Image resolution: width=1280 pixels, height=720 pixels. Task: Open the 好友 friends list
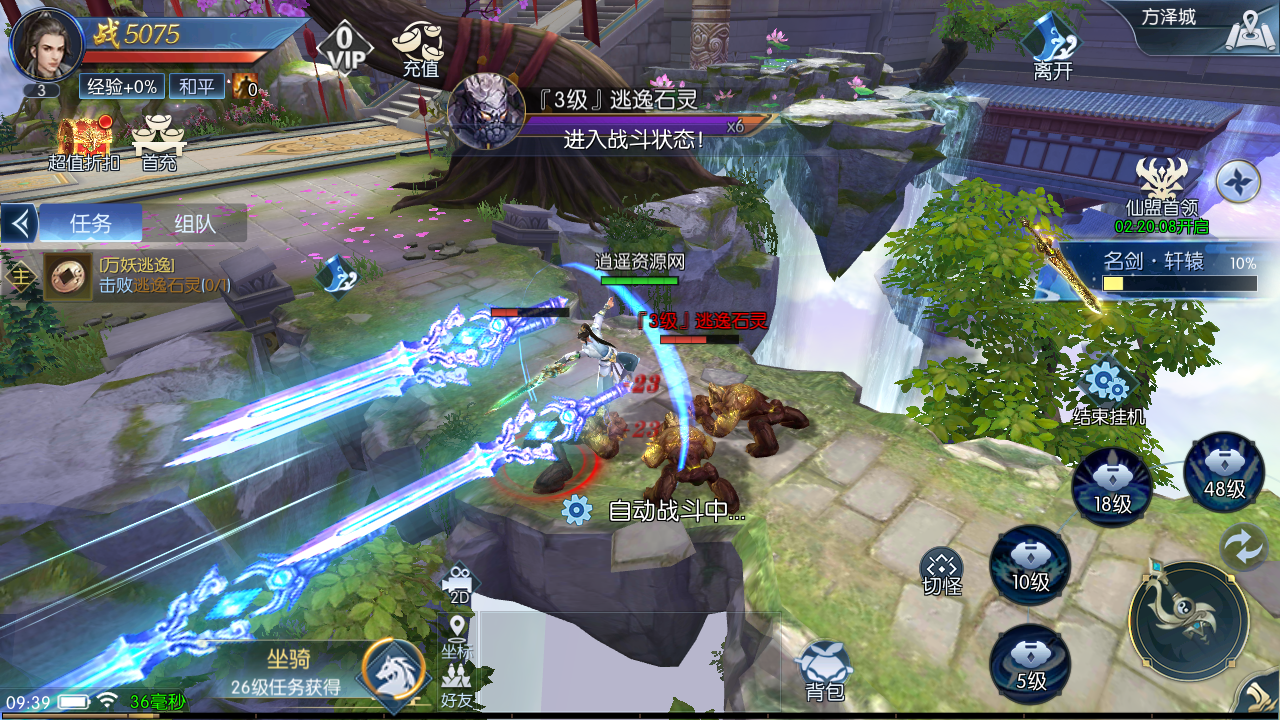[x=457, y=687]
